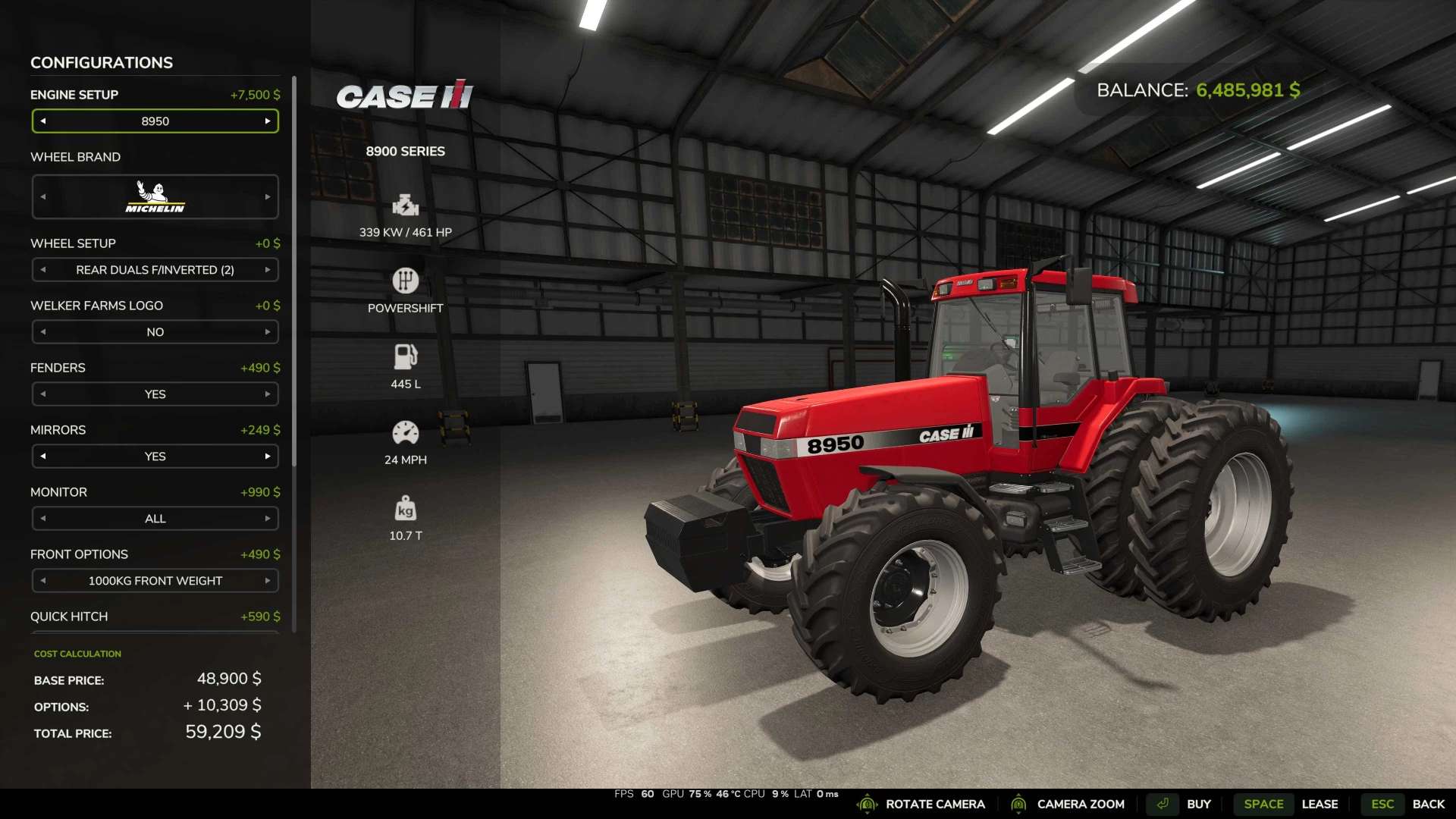Select next Engine Setup option
This screenshot has width=1456, height=819.
point(268,121)
